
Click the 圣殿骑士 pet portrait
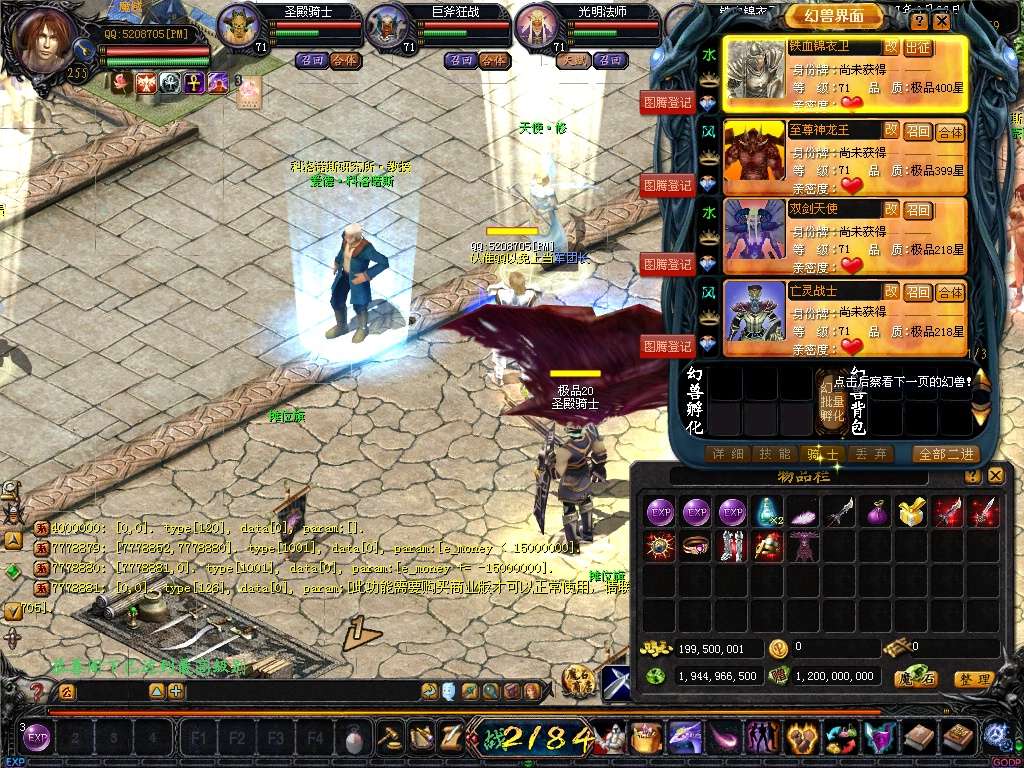click(238, 27)
